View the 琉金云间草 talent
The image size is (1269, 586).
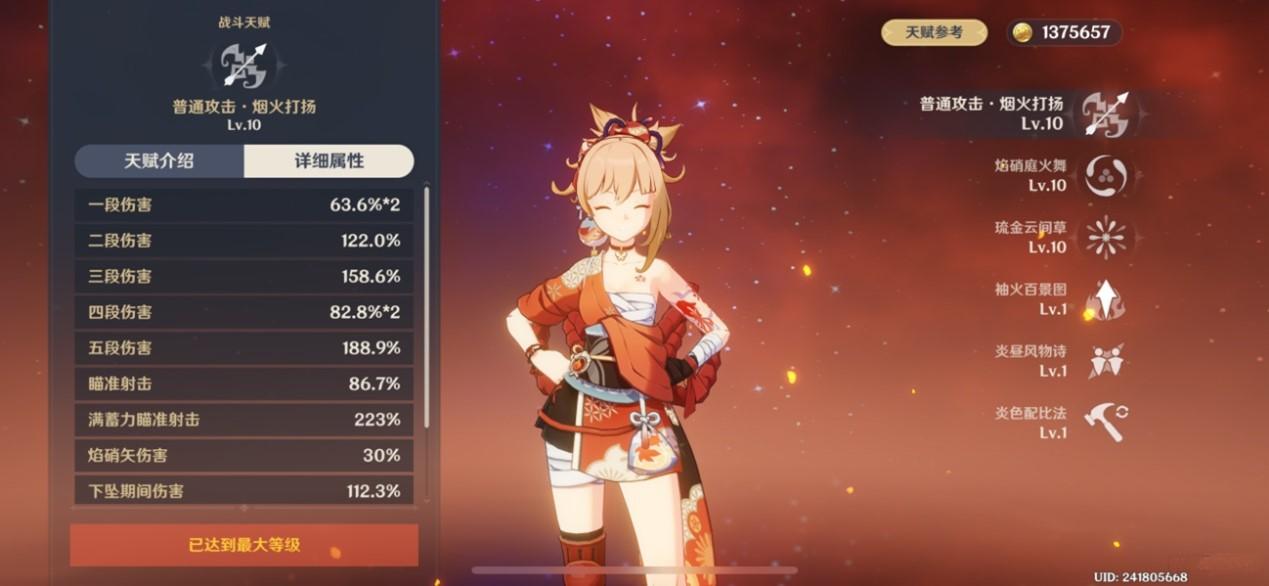1105,237
